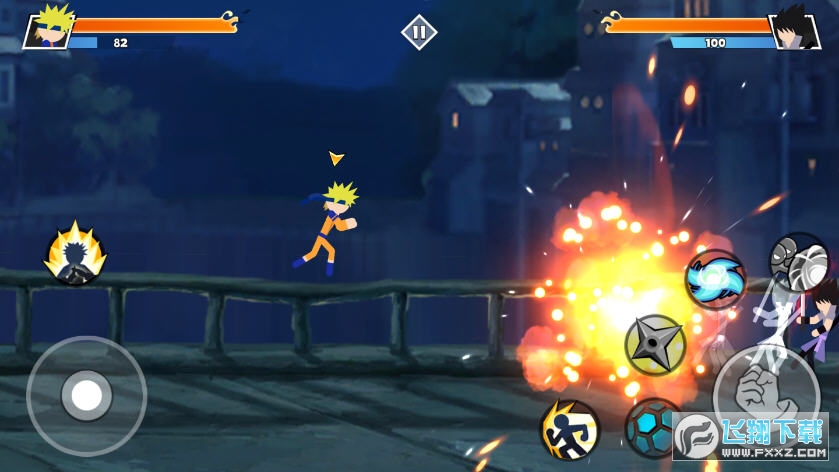Activate the blue hexagon ball skill
Image resolution: width=839 pixels, height=472 pixels.
(653, 428)
